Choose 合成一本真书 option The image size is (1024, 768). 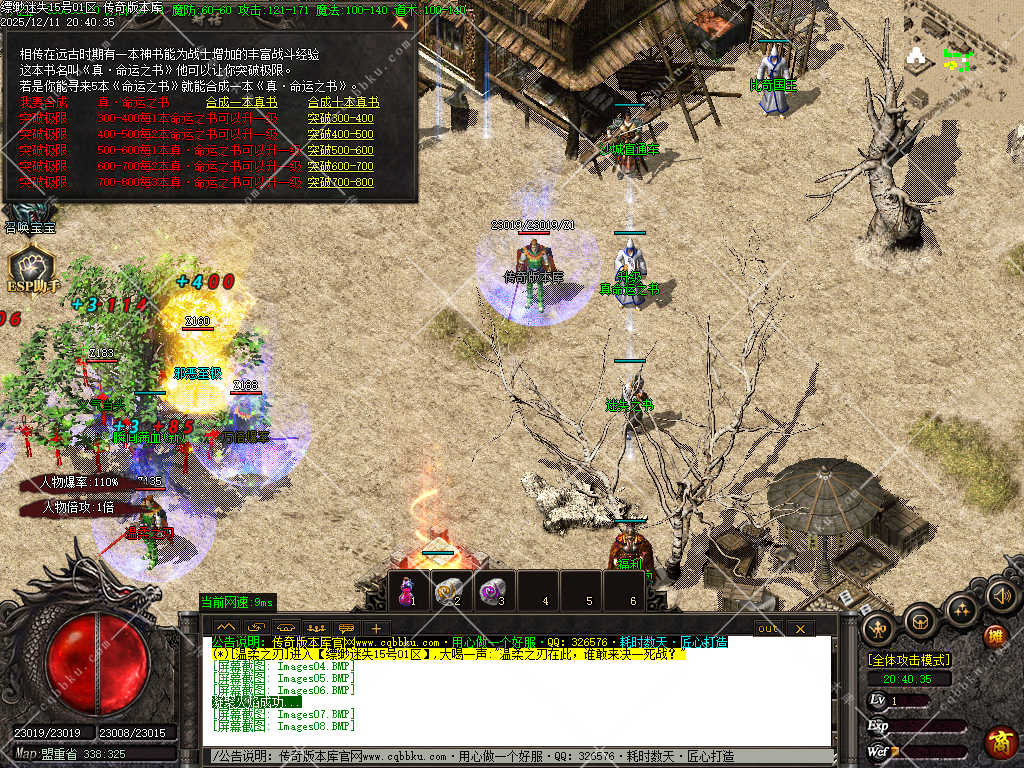(241, 102)
